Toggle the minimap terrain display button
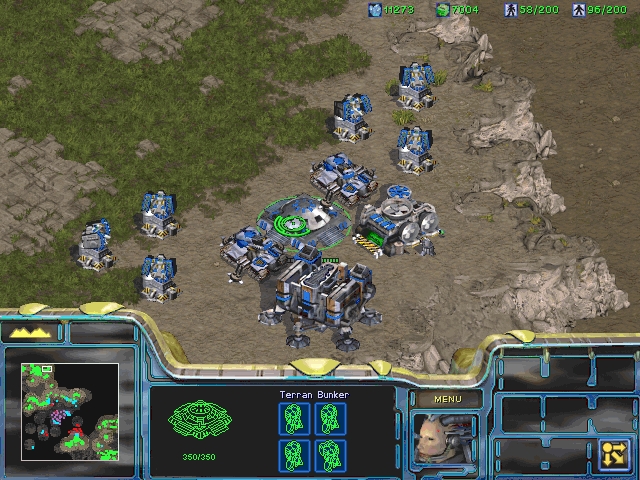Viewport: 640px width, 480px height. (x=32, y=331)
